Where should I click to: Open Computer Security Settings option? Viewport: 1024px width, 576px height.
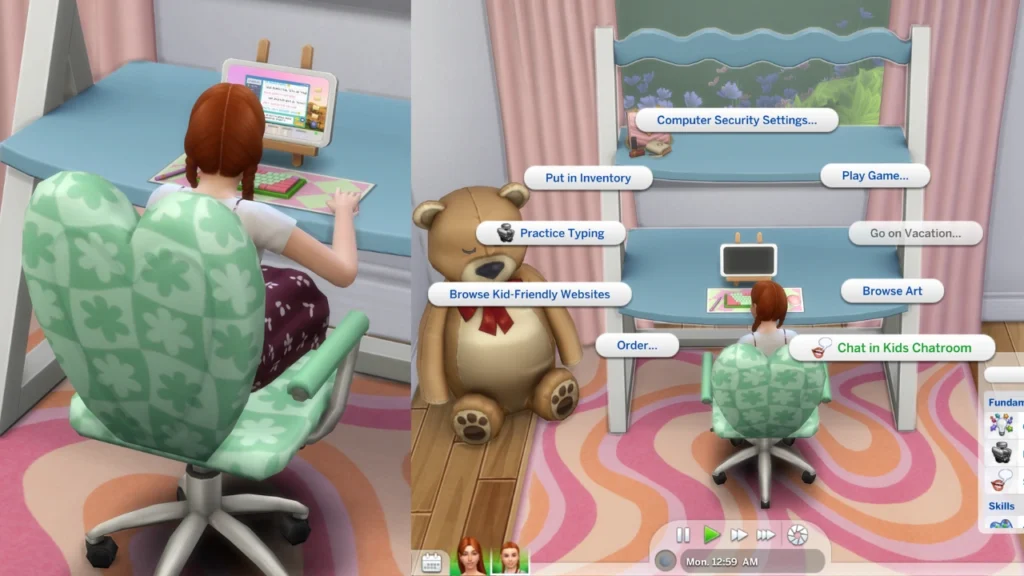tap(735, 120)
